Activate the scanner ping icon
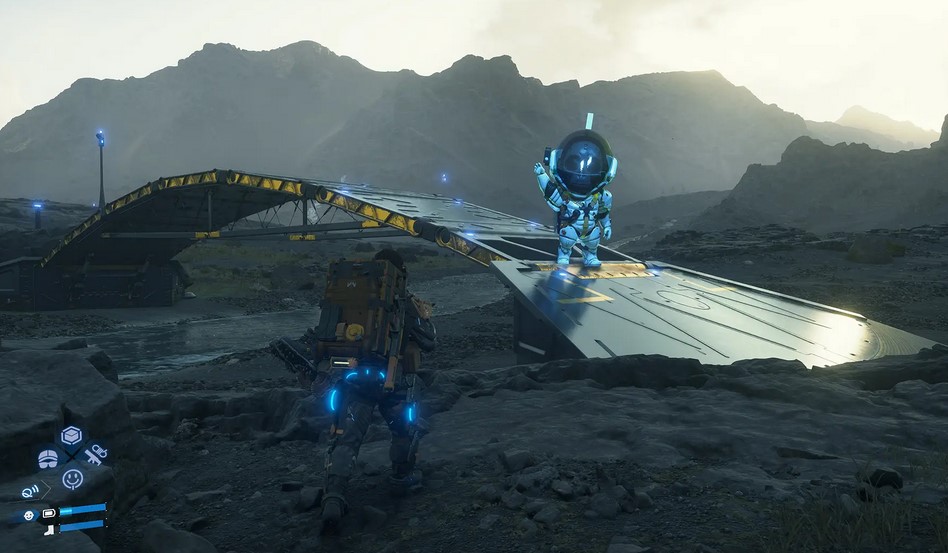 [31, 491]
